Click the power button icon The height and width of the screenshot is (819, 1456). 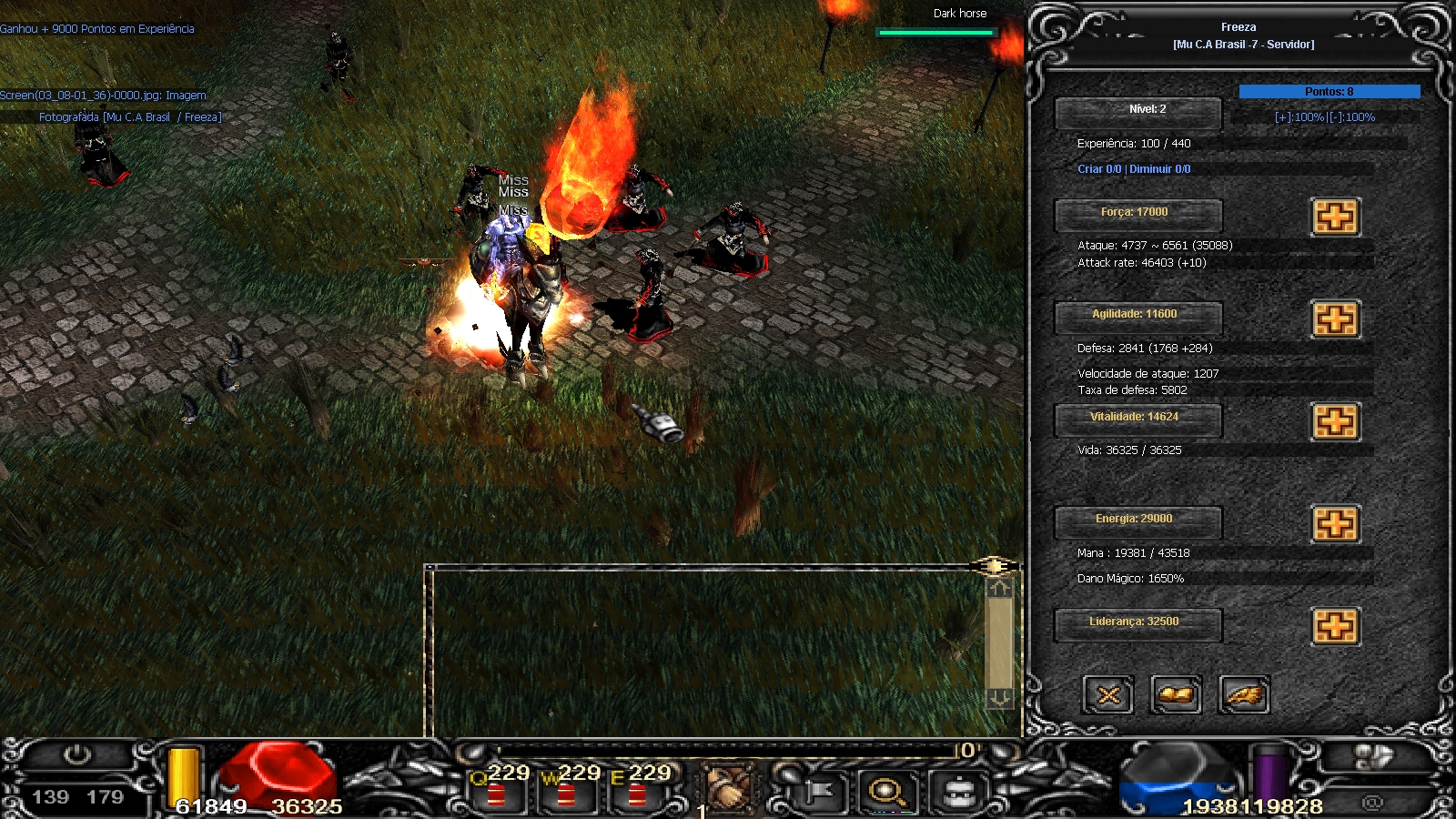(x=76, y=755)
